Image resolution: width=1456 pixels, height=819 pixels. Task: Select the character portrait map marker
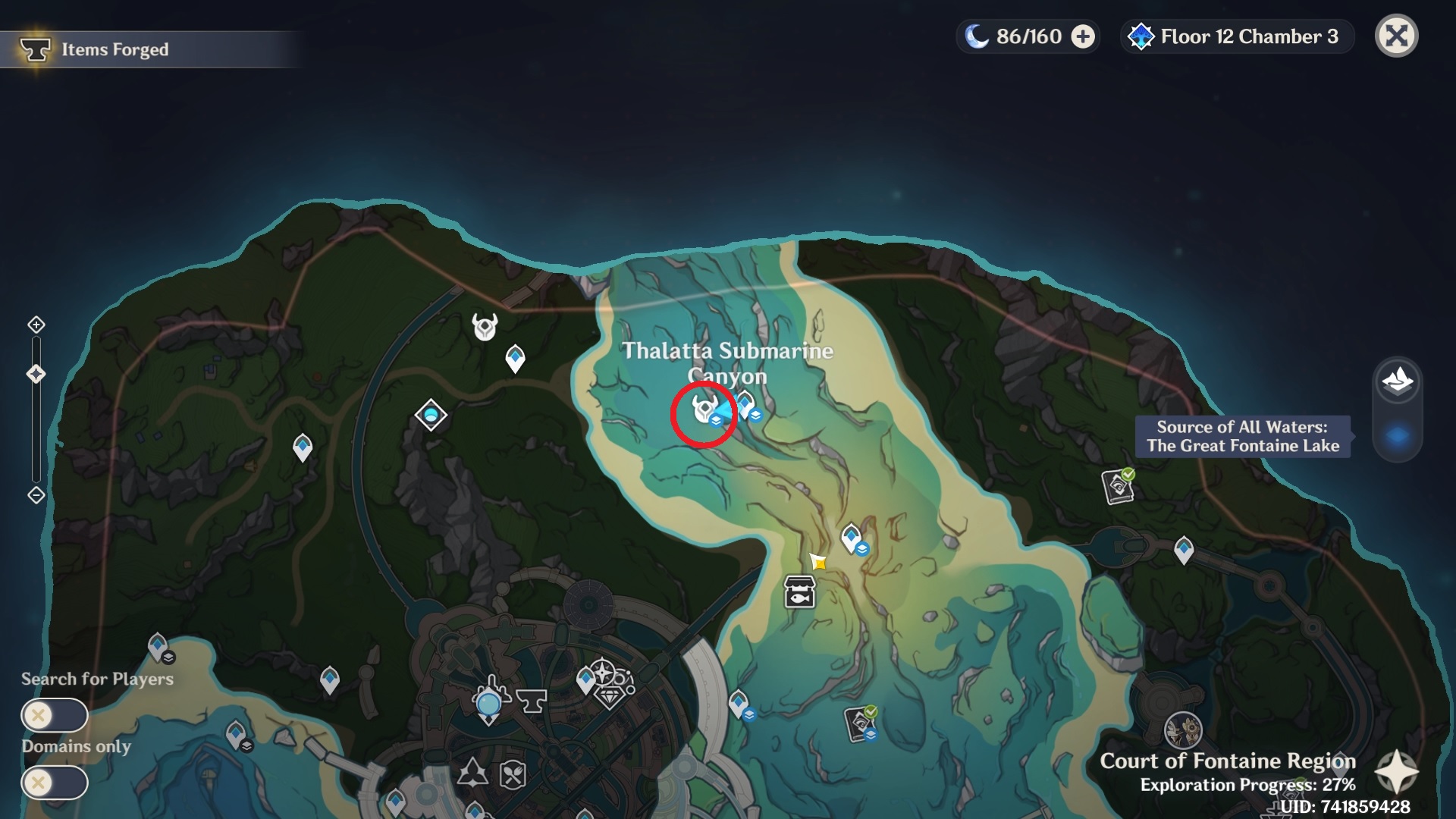pyautogui.click(x=1182, y=731)
